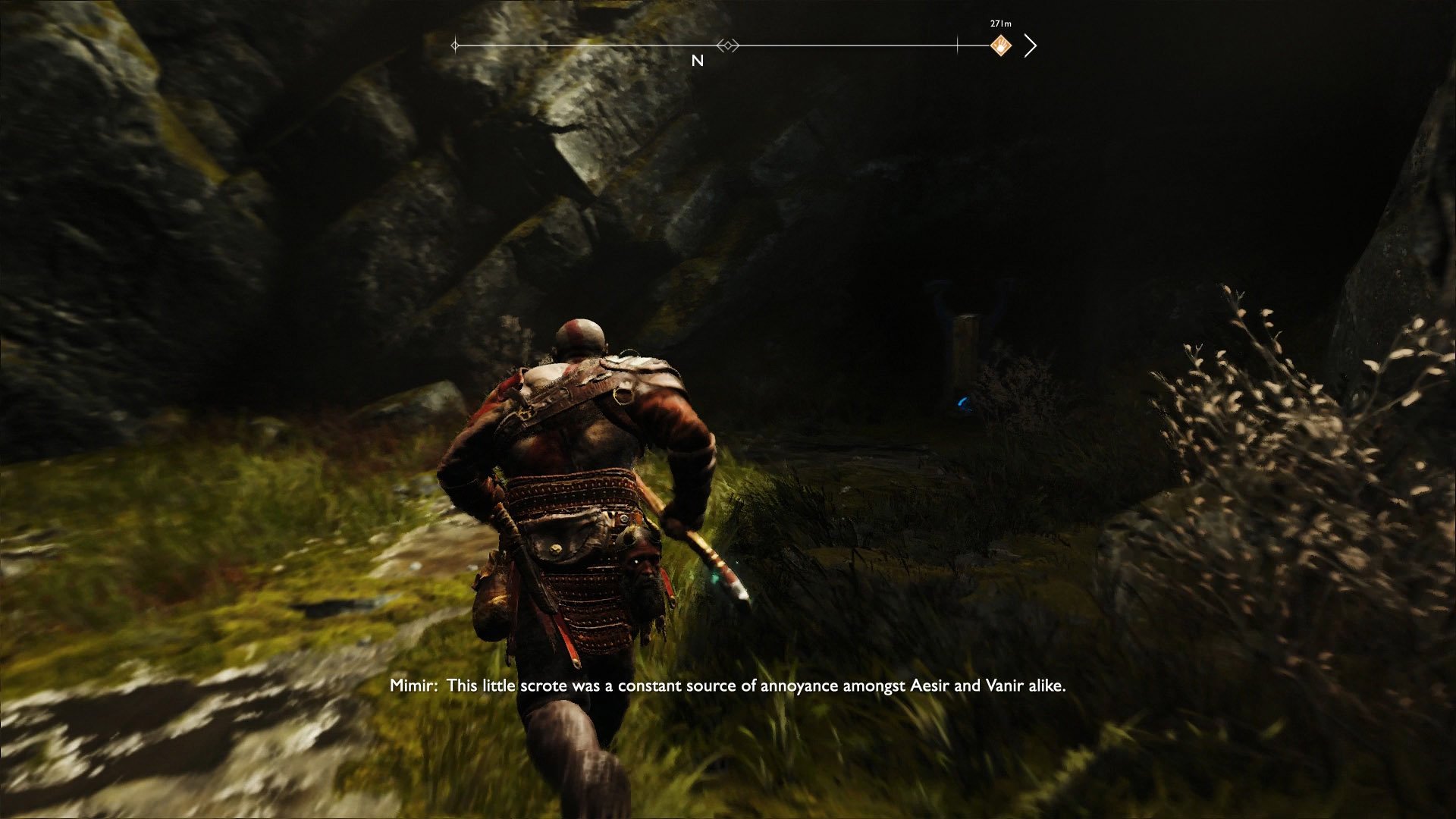
Task: Select the North indicator on the compass
Action: click(698, 61)
